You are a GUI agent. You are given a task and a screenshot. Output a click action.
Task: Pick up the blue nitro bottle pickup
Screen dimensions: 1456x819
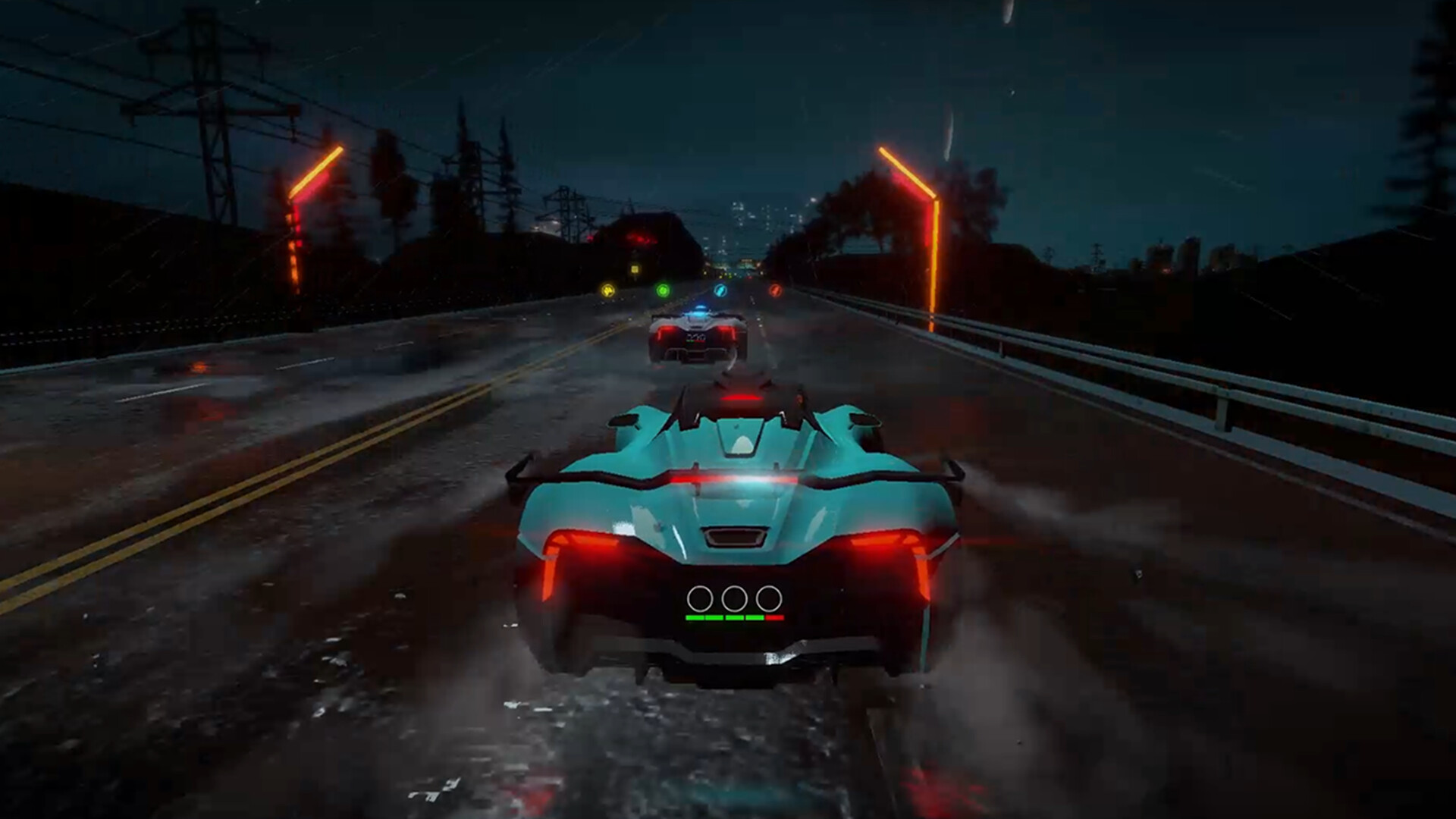720,290
